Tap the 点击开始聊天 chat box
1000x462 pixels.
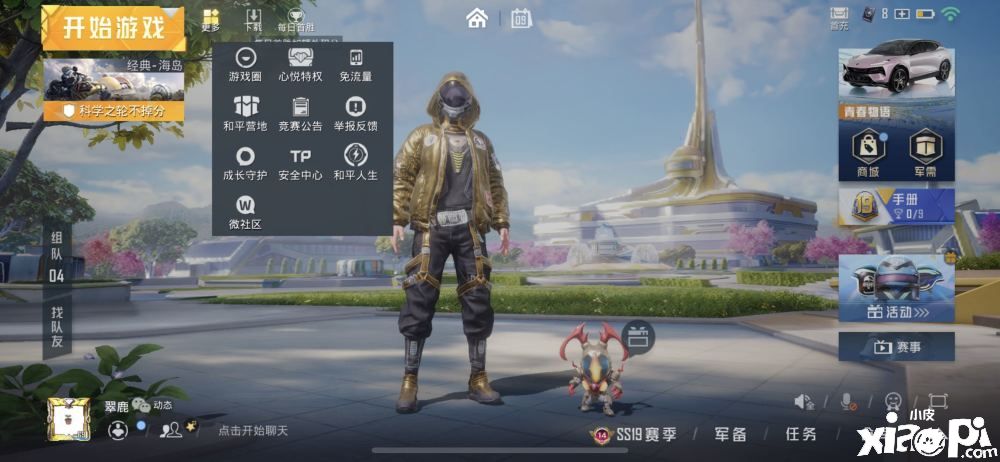(x=253, y=430)
